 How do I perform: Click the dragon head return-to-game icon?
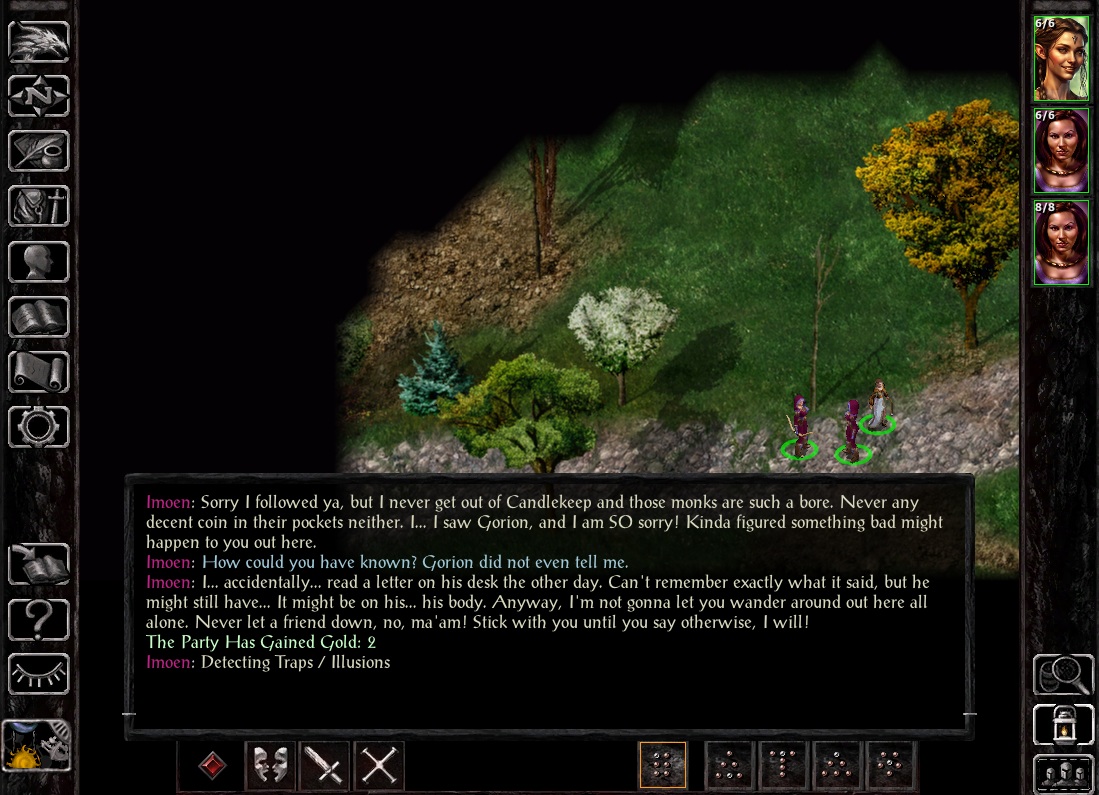[x=39, y=42]
